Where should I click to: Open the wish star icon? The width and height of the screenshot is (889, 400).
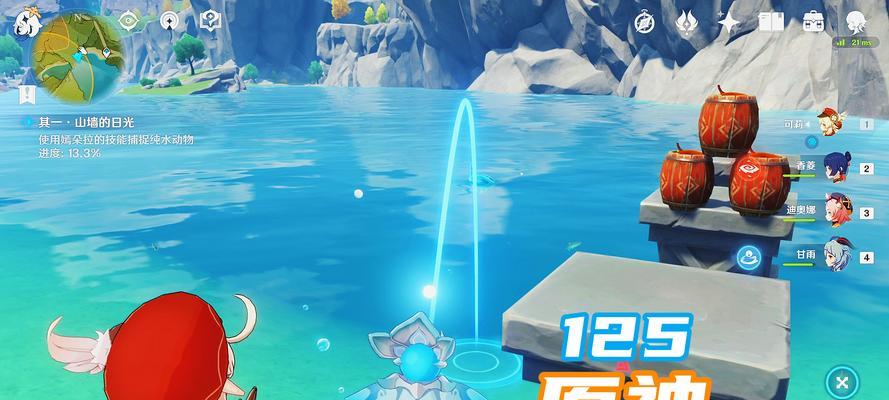(729, 22)
